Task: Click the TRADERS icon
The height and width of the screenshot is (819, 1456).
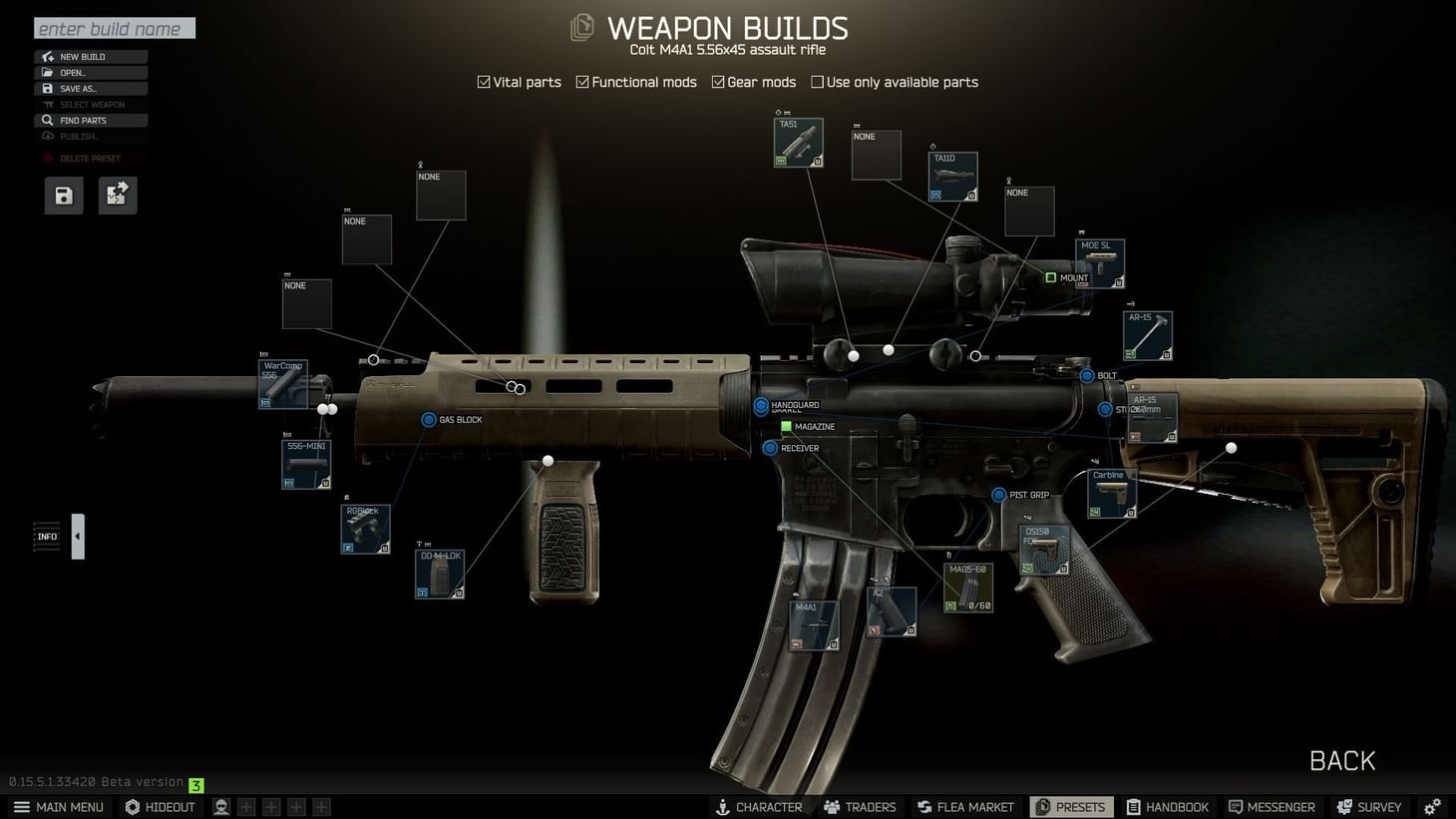Action: click(860, 806)
